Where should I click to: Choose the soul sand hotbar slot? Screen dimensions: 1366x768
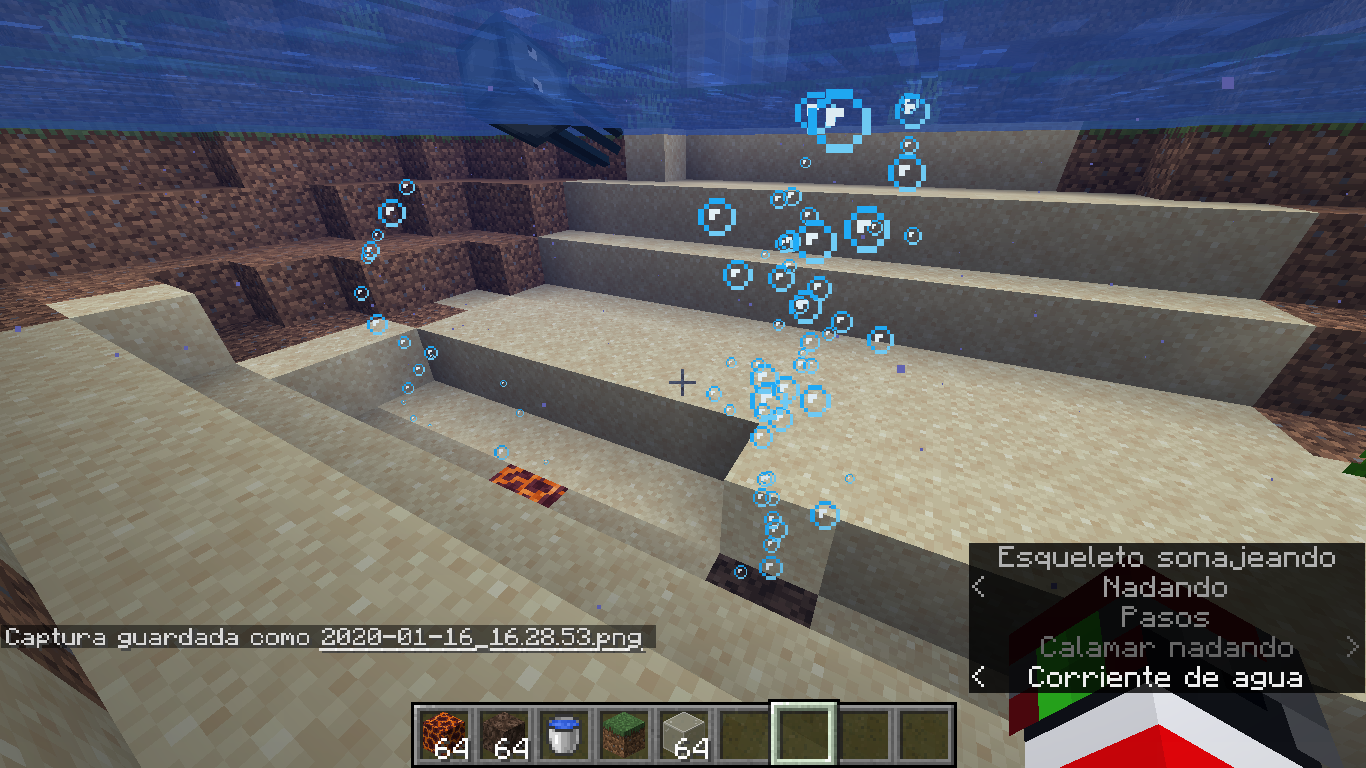(504, 734)
